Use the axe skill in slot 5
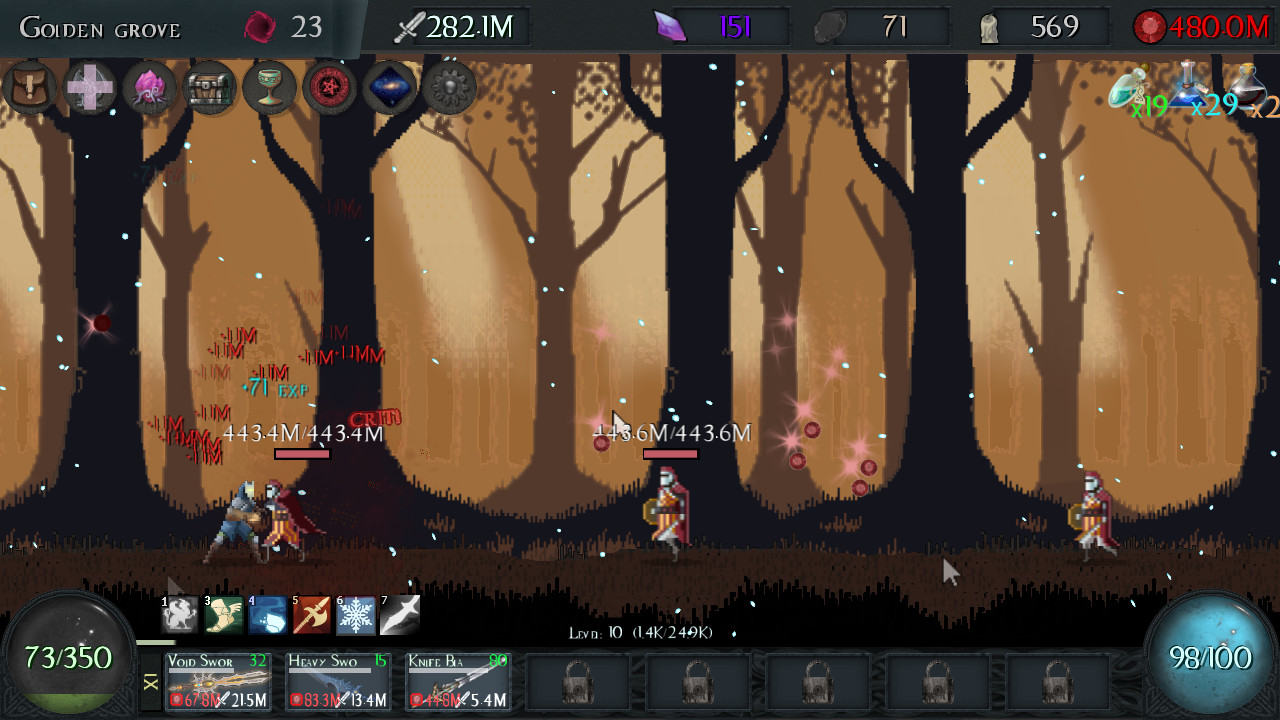Screen dimensions: 1280x720 point(309,614)
